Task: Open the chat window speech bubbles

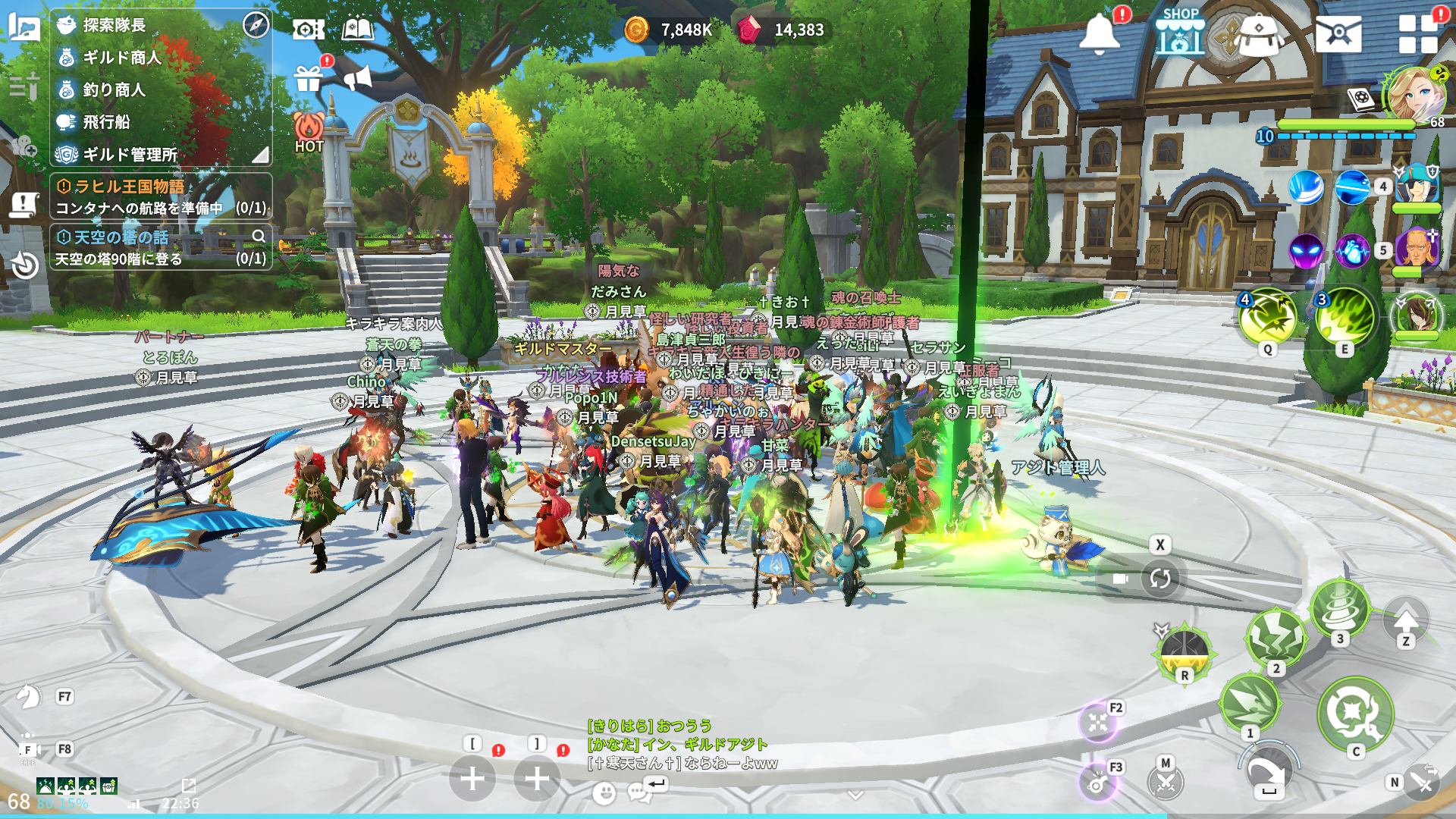Action: coord(639,793)
